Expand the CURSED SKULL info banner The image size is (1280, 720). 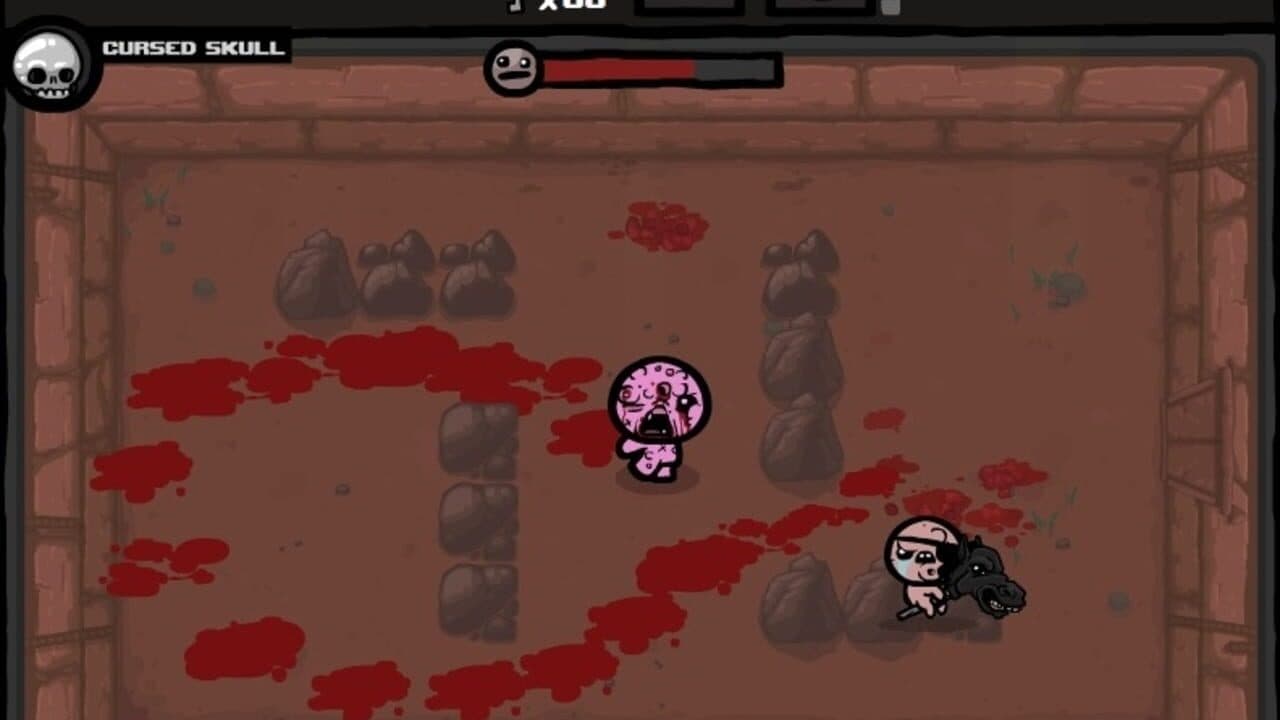point(193,47)
